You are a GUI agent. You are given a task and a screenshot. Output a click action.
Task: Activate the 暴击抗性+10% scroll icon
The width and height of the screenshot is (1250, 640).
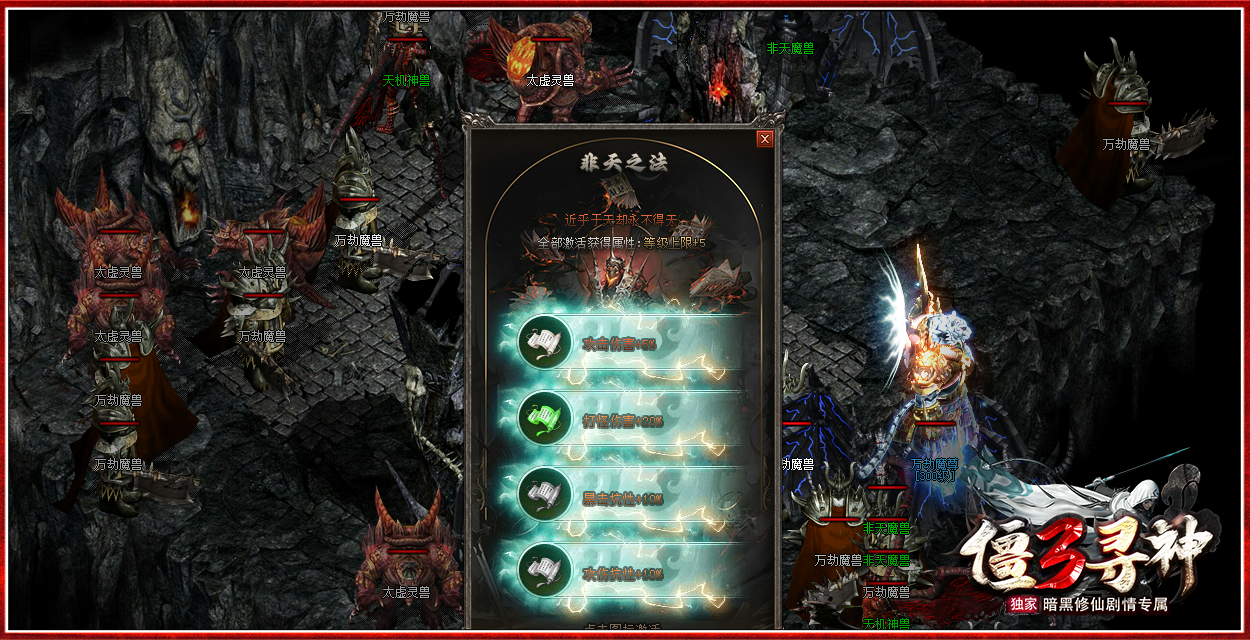pos(544,494)
